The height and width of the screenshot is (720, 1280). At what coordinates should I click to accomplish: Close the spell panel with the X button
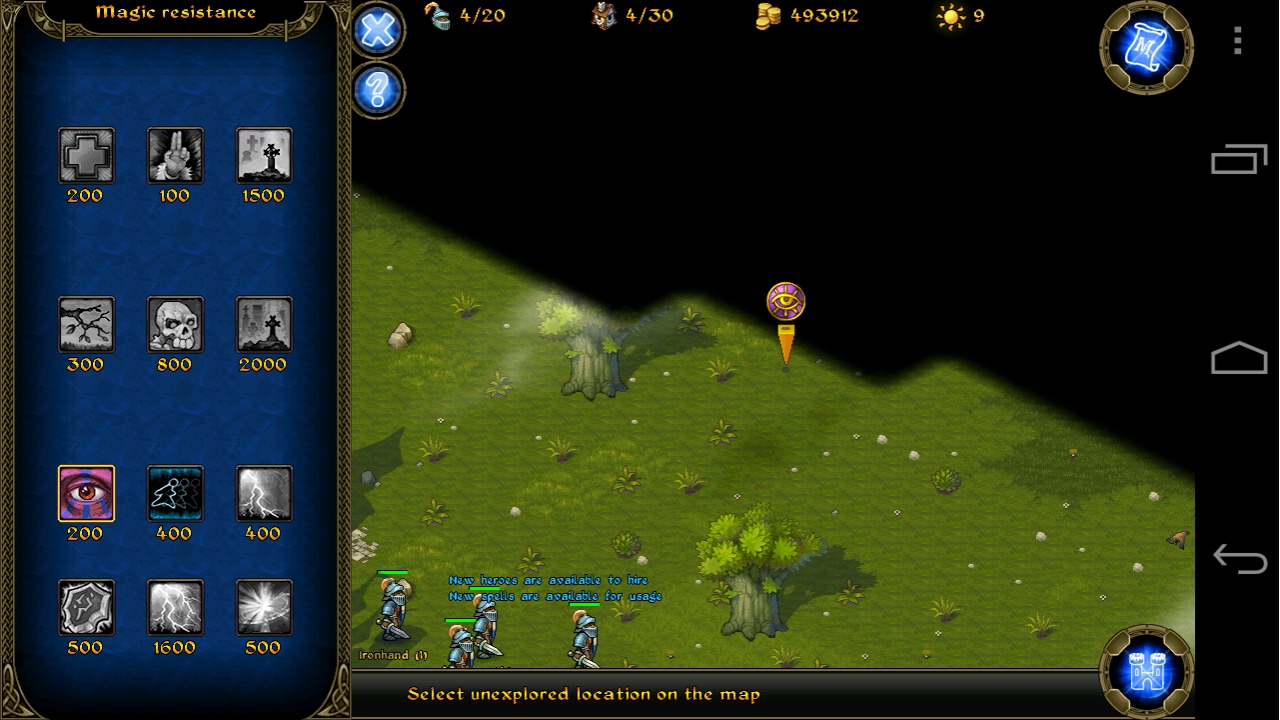[377, 30]
